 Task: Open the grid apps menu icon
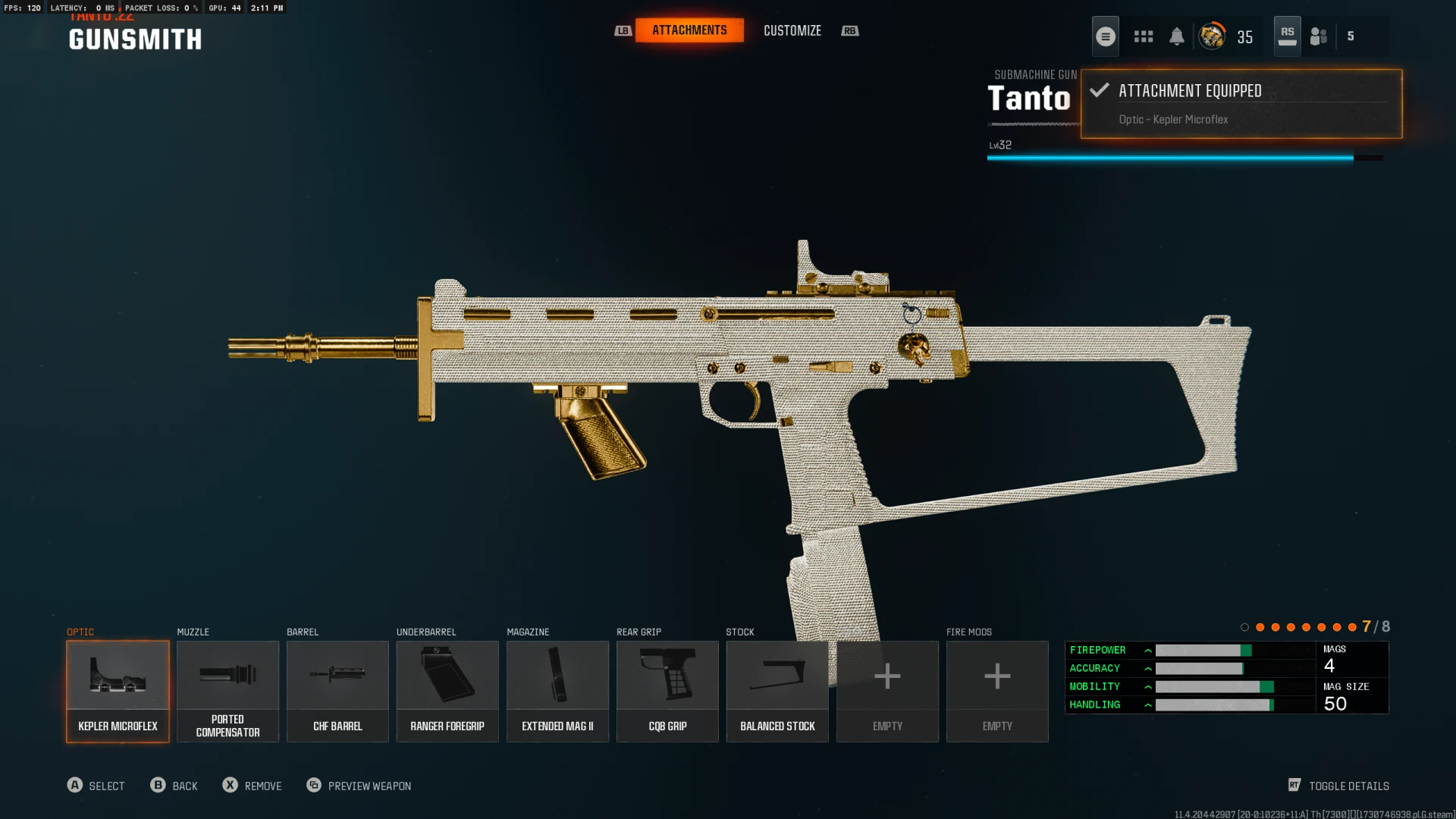(1144, 36)
